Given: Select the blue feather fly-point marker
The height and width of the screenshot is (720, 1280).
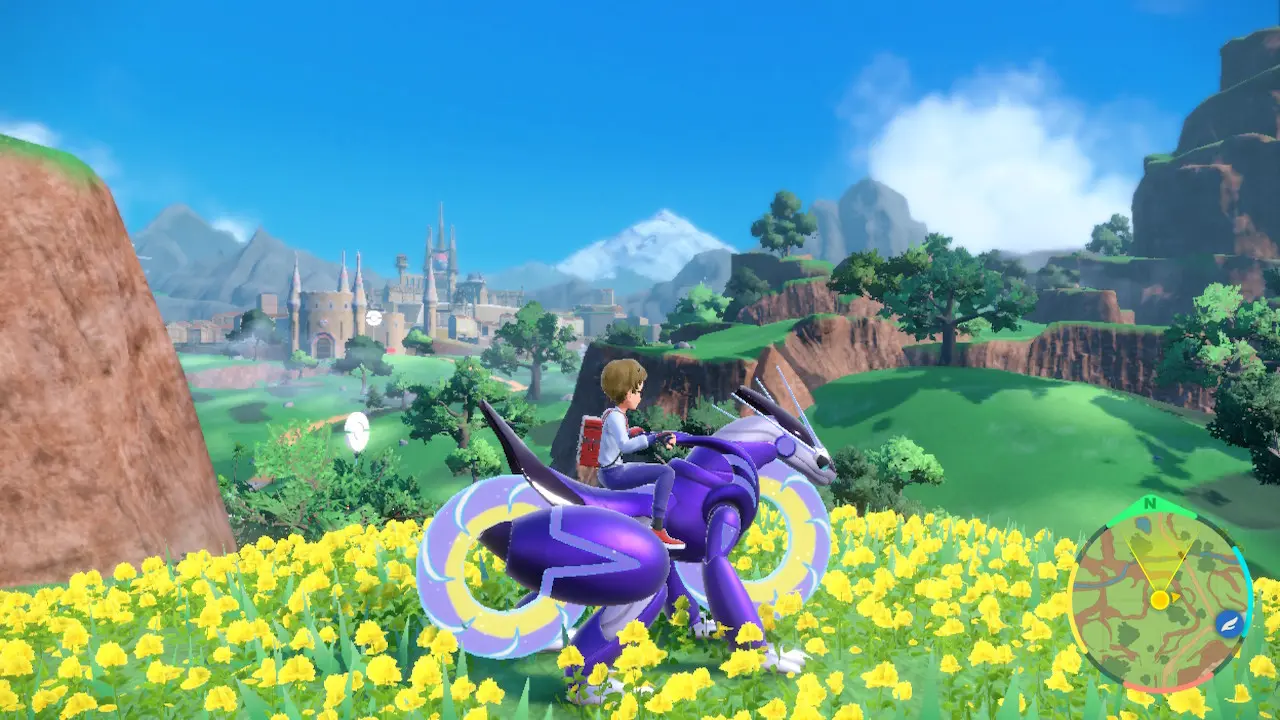Looking at the screenshot, I should [1227, 624].
